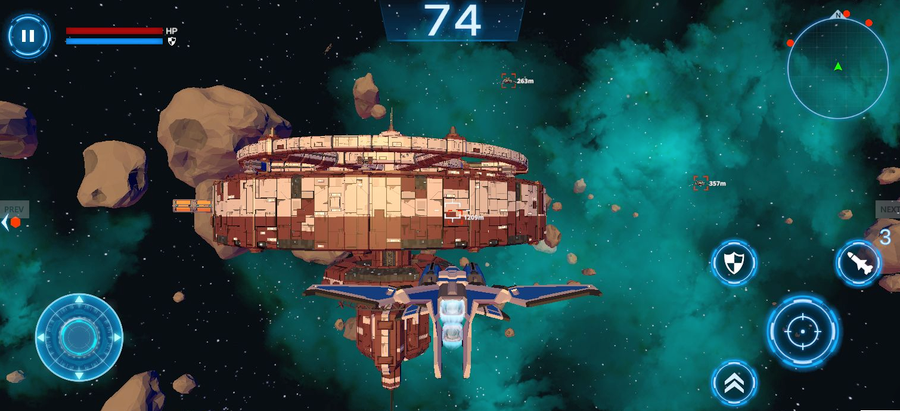Tap the crosshair fire button
This screenshot has height=411, width=900.
point(803,329)
